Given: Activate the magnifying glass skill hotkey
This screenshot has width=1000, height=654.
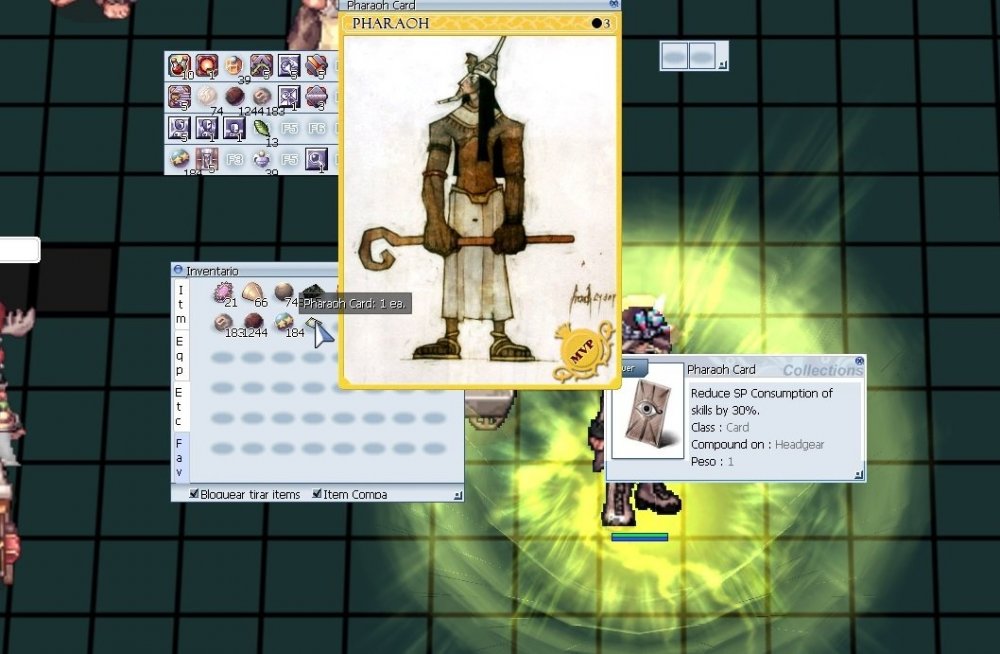Looking at the screenshot, I should [316, 158].
